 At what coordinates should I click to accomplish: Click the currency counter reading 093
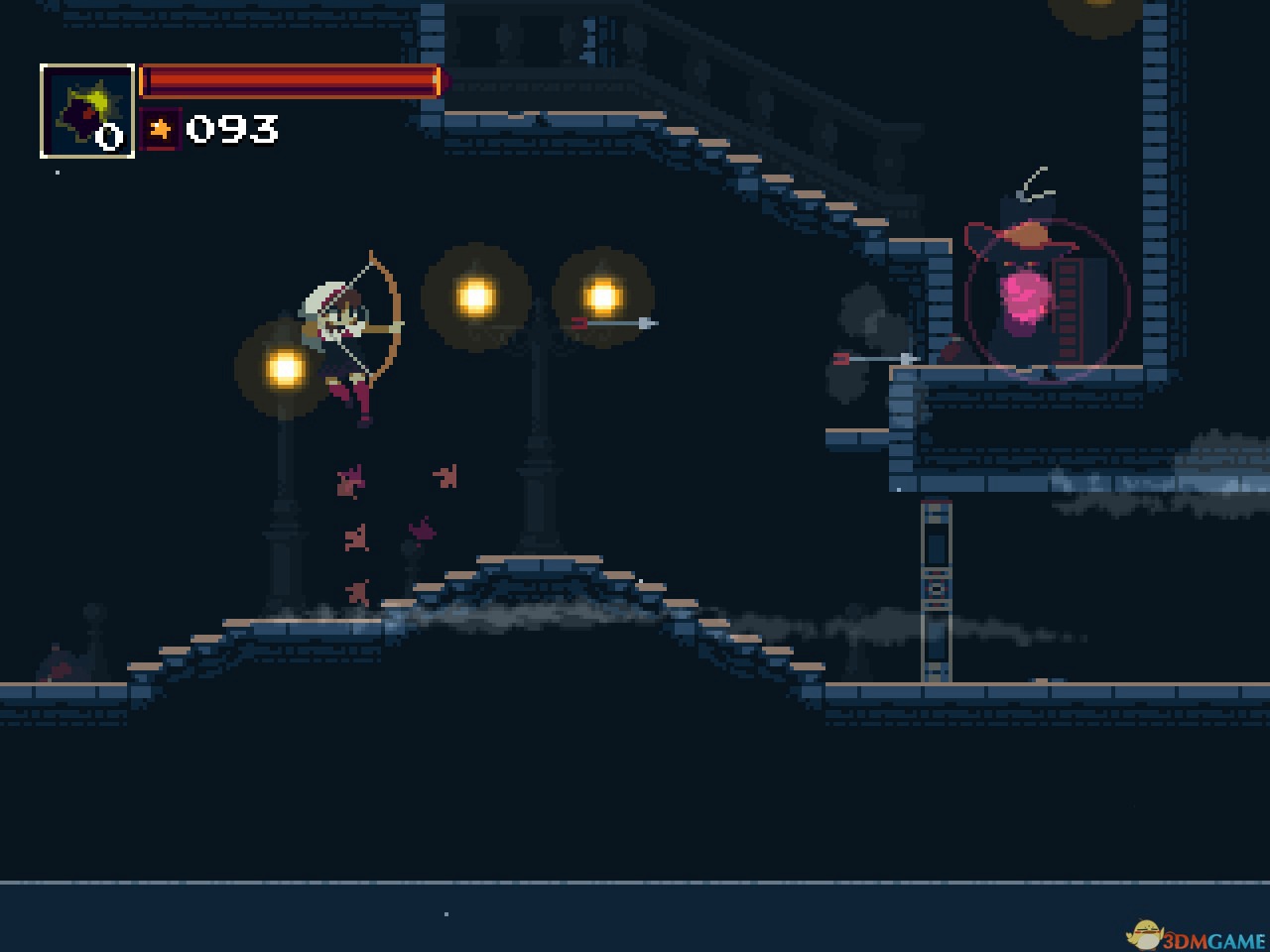click(x=233, y=128)
